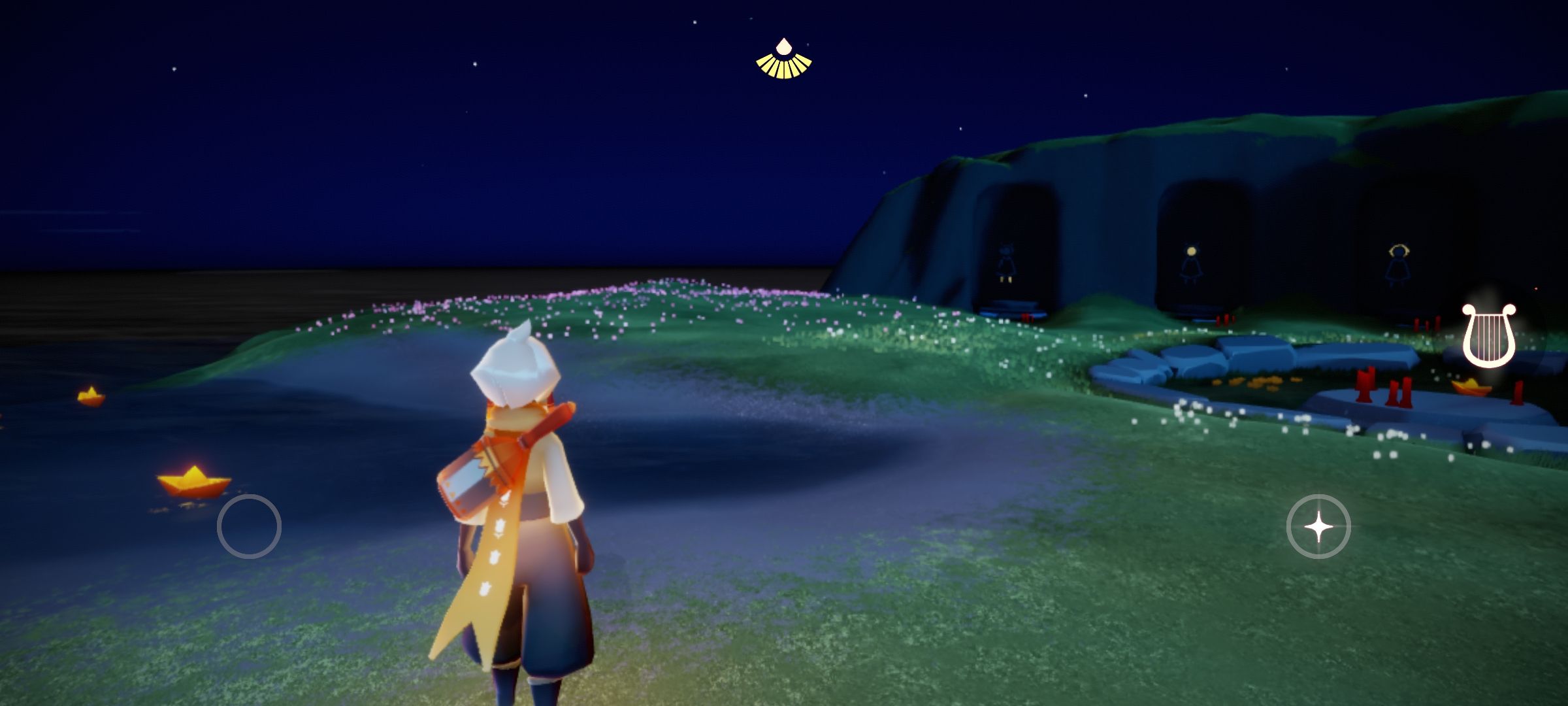Open the cape winged light energy indicator
This screenshot has width=1568, height=706.
tap(783, 60)
